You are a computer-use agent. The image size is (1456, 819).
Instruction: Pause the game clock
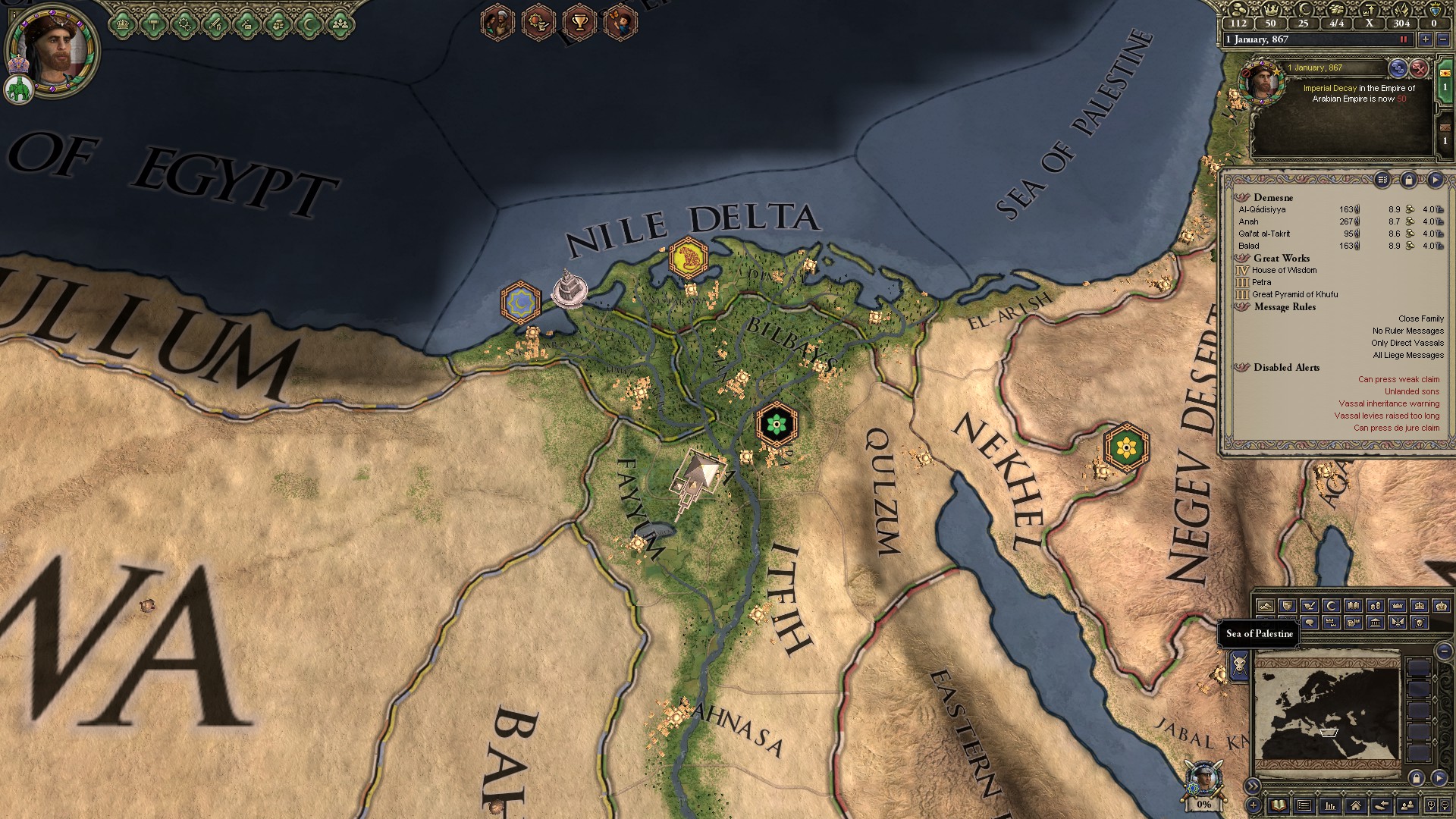pos(1404,39)
